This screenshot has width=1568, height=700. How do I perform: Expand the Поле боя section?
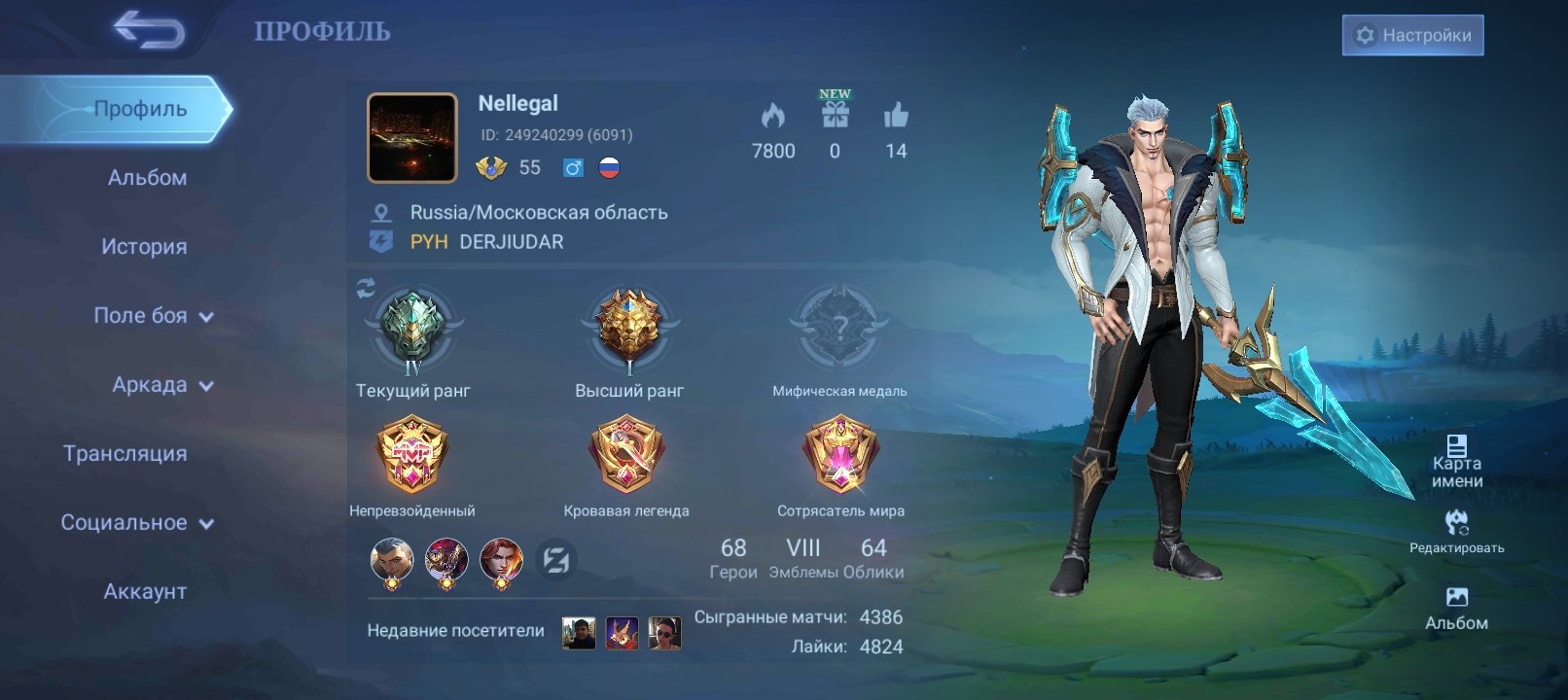point(153,316)
